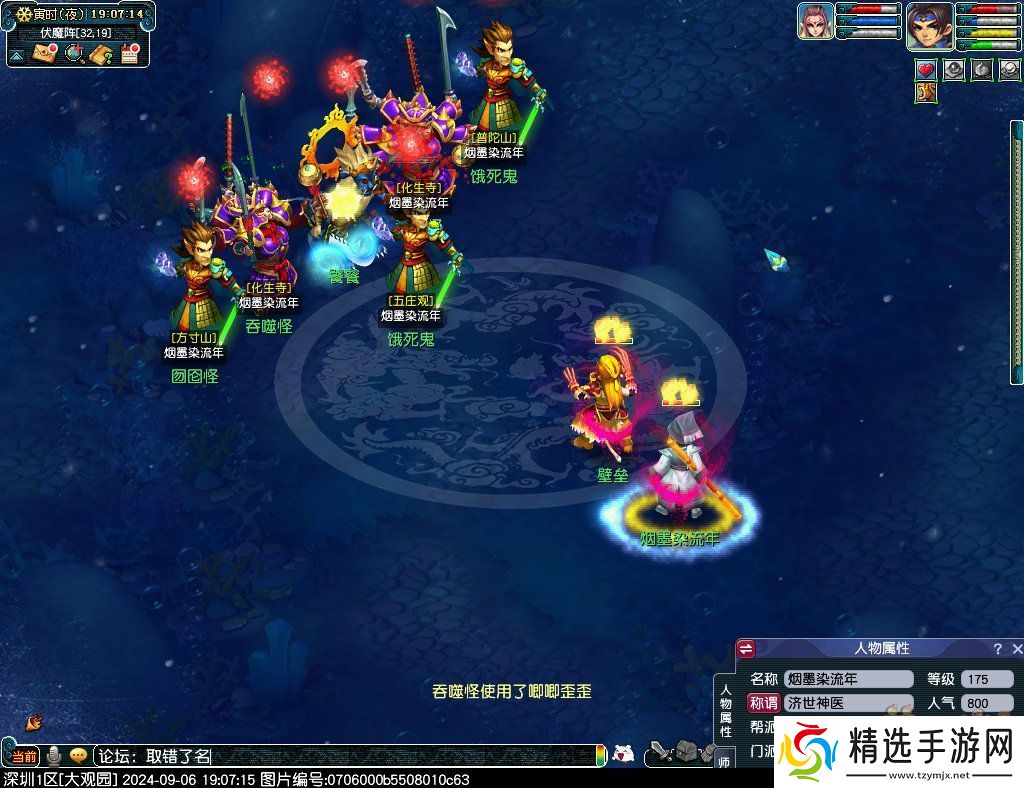Viewport: 1024px width, 788px height.
Task: Open the mail envelope icon
Action: 45,54
